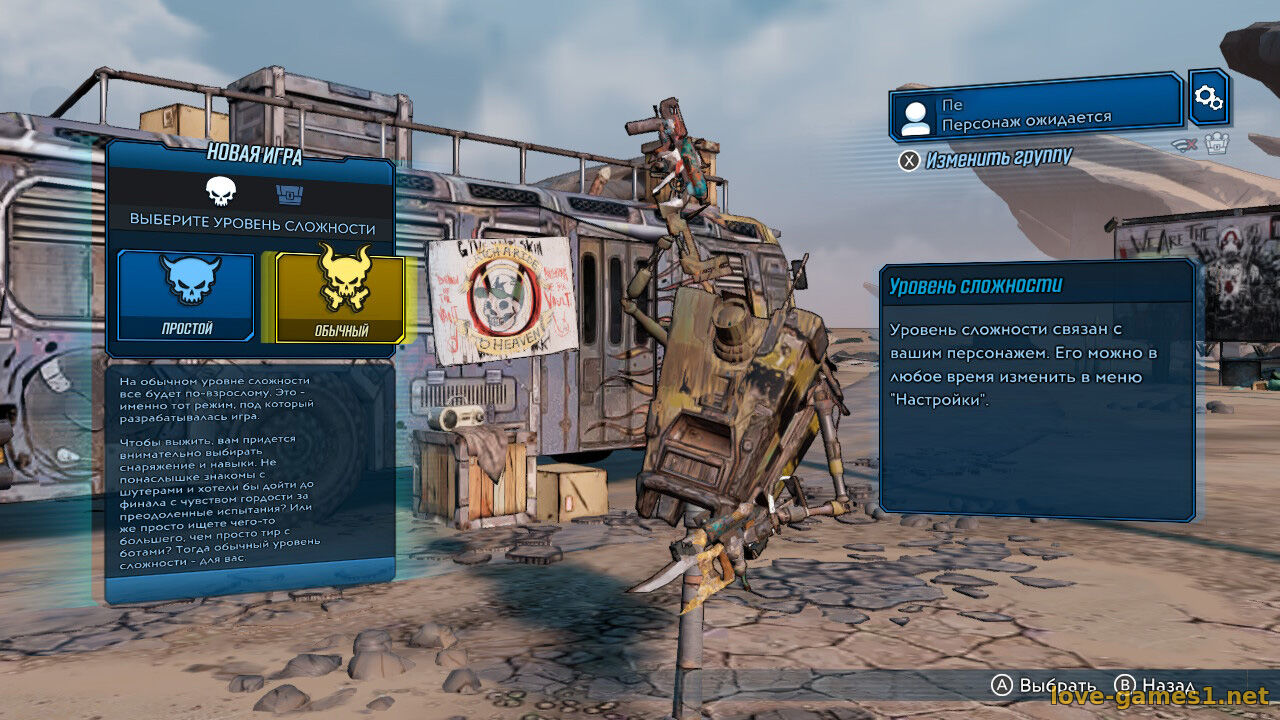
Task: Switch to the blue box step icon
Action: pyautogui.click(x=287, y=192)
